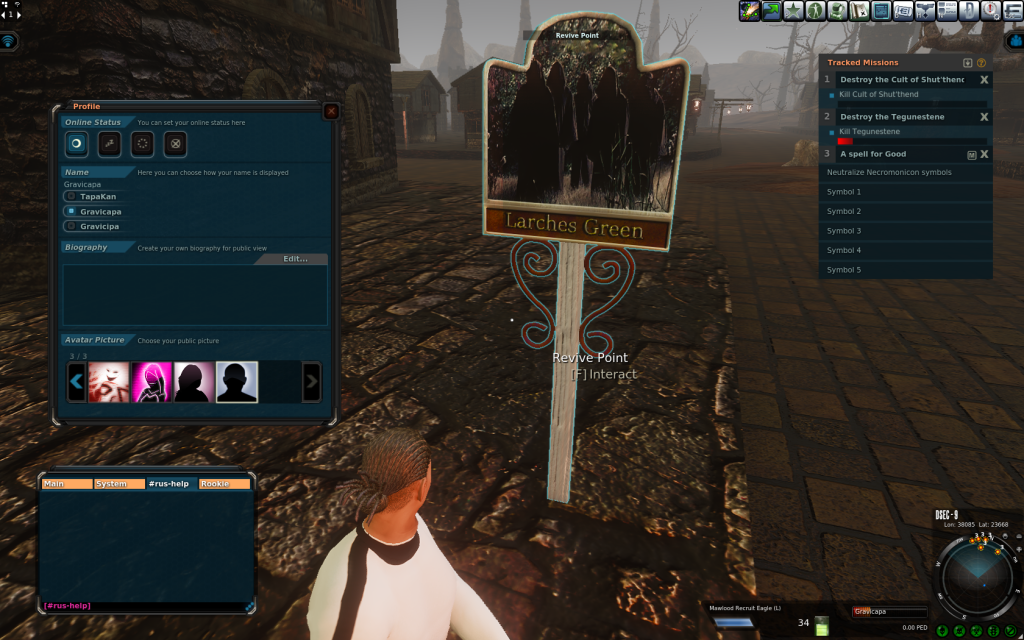This screenshot has width=1024, height=640.
Task: Open the System chat tab
Action: [119, 484]
